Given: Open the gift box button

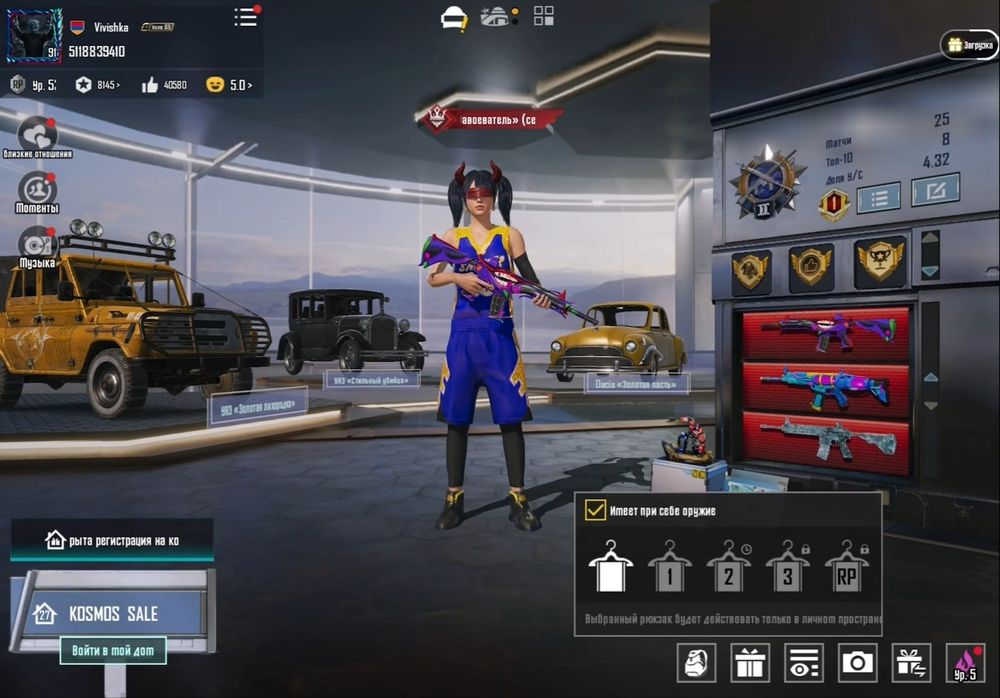Looking at the screenshot, I should point(750,662).
